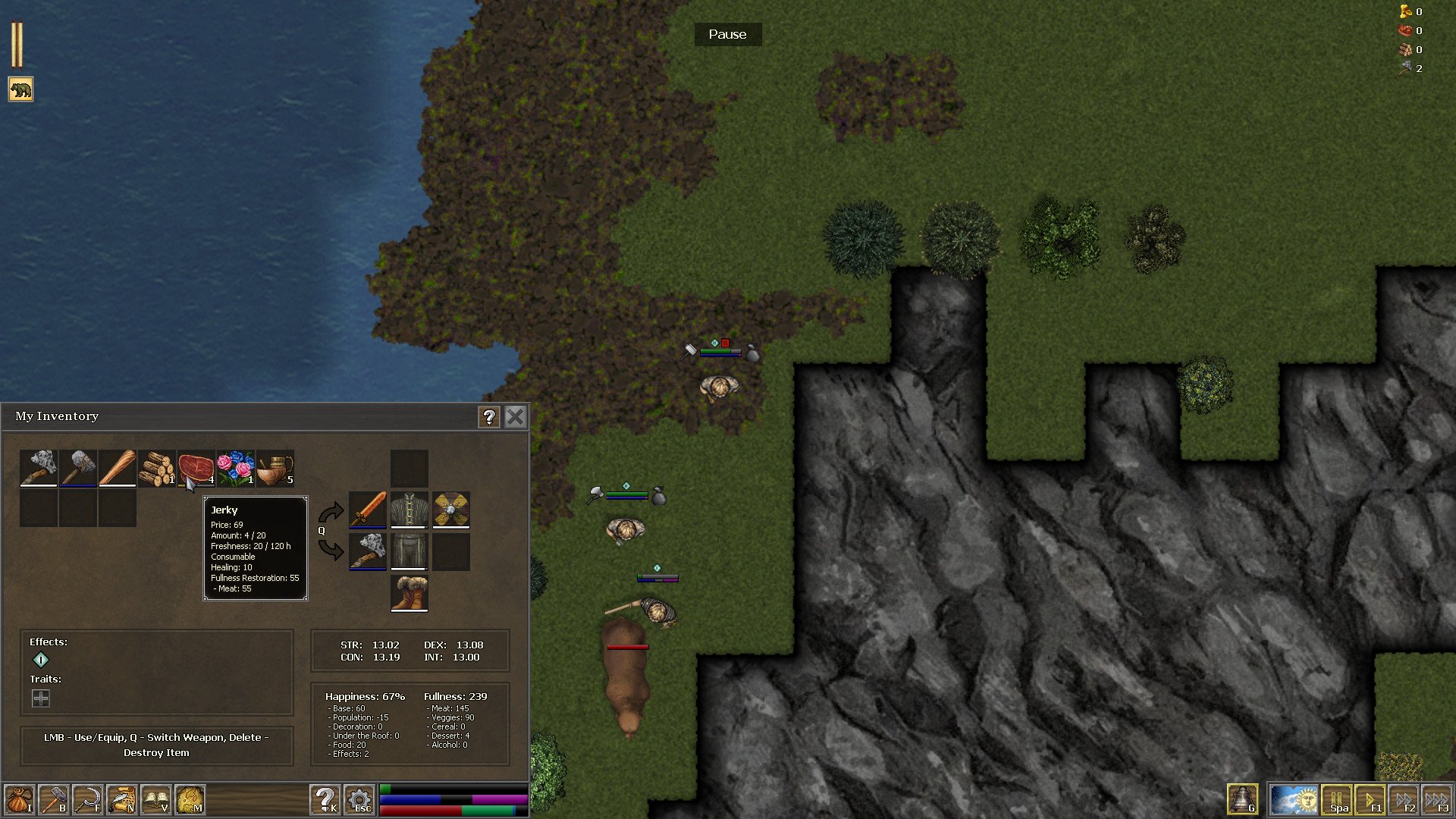1456x819 pixels.
Task: Select the flower bouquet item
Action: pos(235,468)
